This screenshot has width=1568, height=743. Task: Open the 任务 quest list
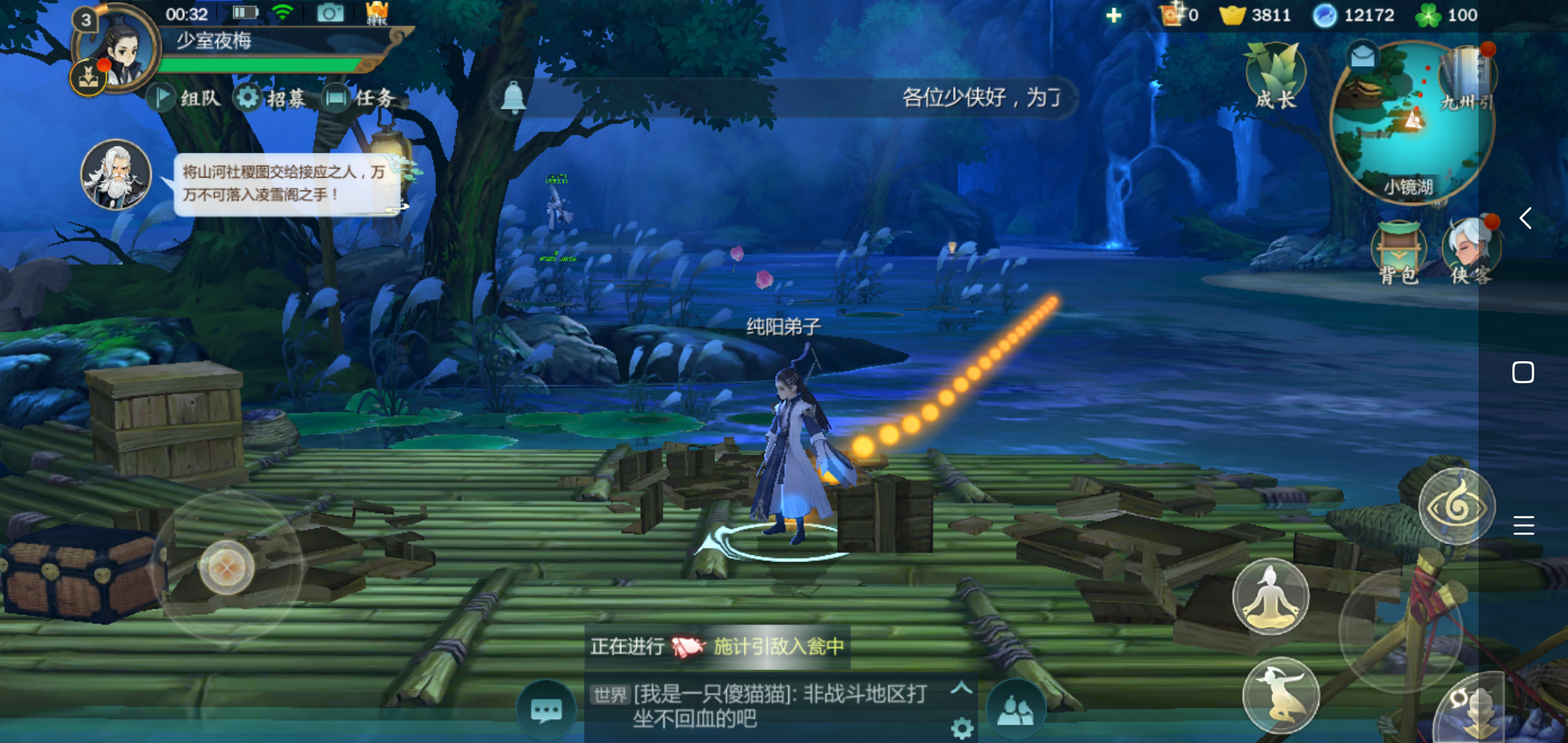[360, 98]
